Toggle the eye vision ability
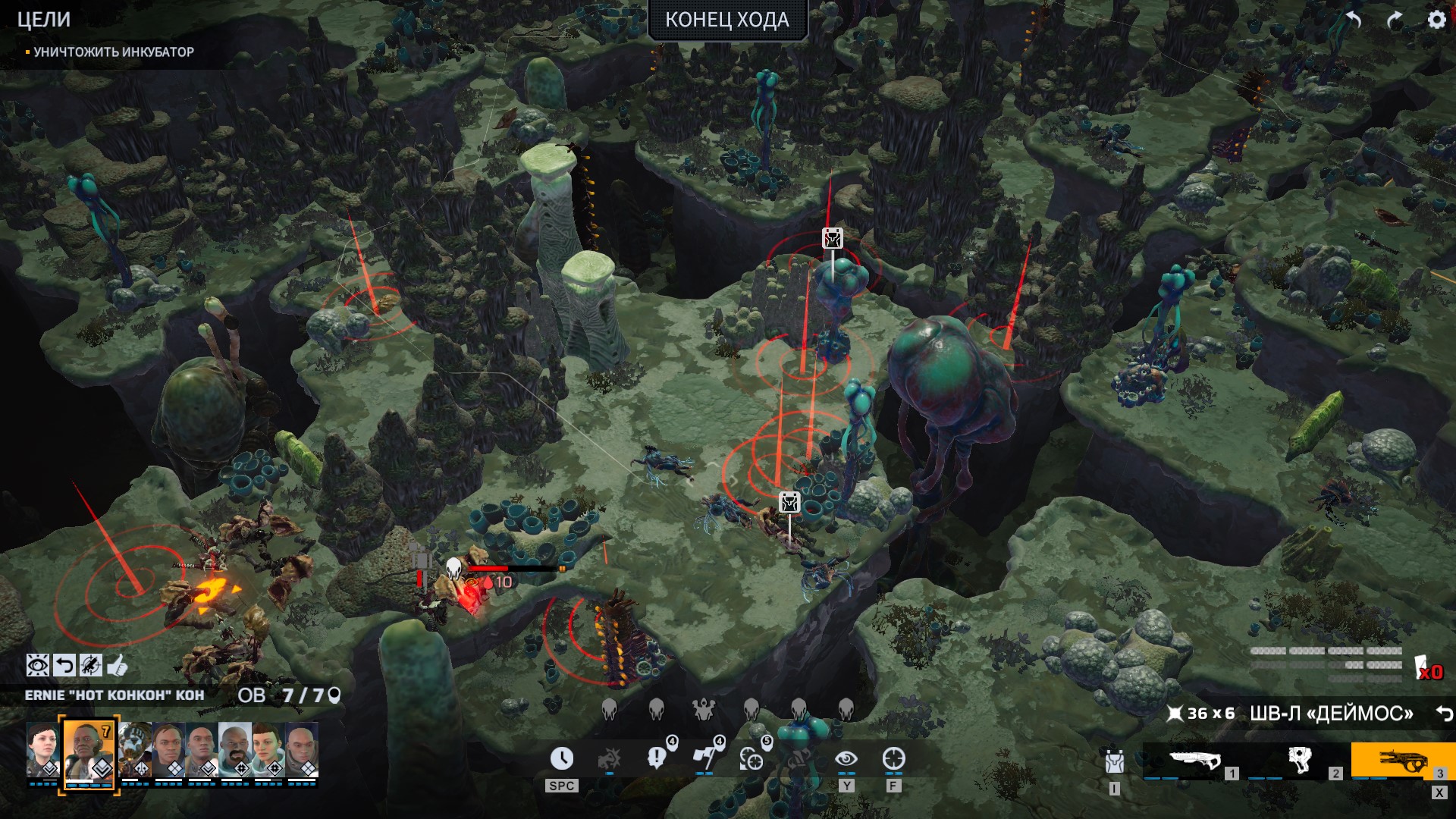Viewport: 1456px width, 819px height. (x=846, y=758)
